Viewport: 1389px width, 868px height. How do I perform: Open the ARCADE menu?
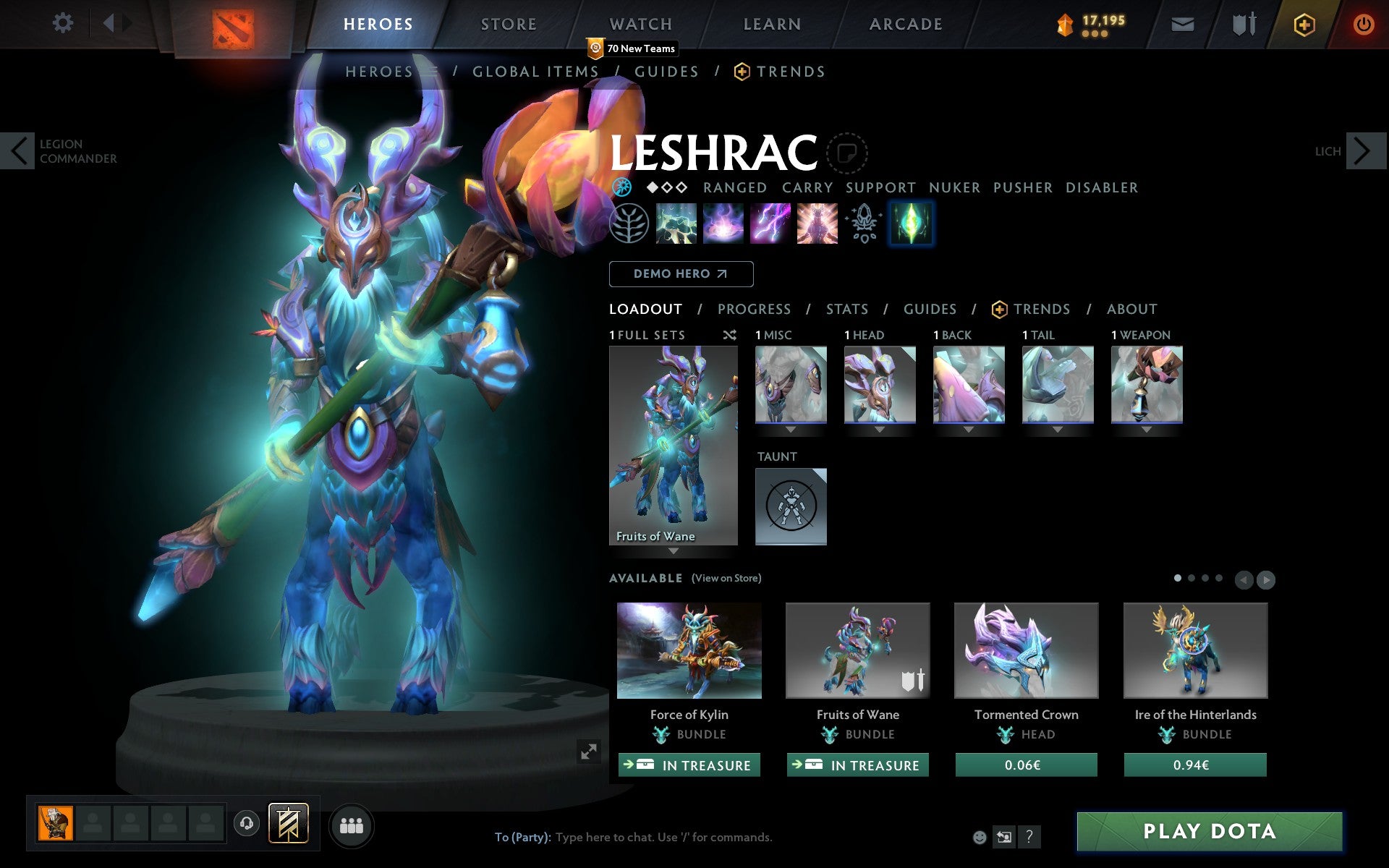click(x=905, y=24)
